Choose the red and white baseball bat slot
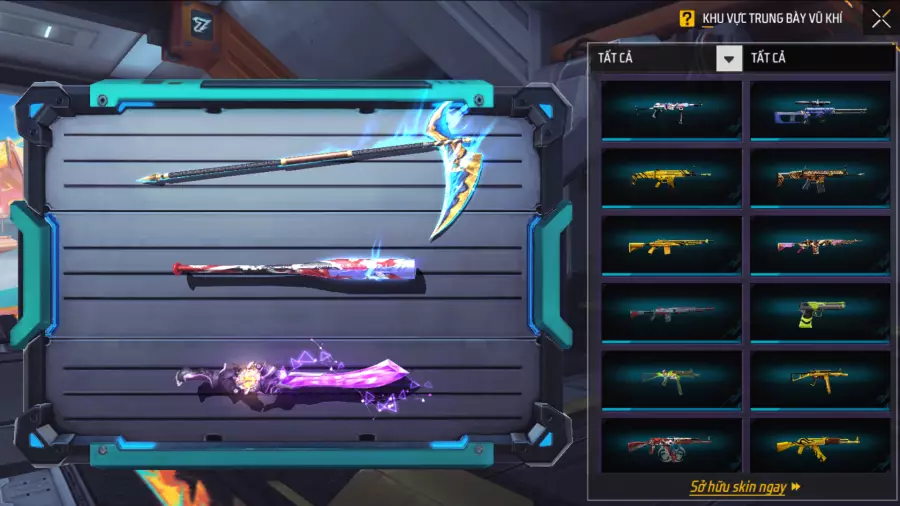Image resolution: width=900 pixels, height=506 pixels. (x=295, y=271)
